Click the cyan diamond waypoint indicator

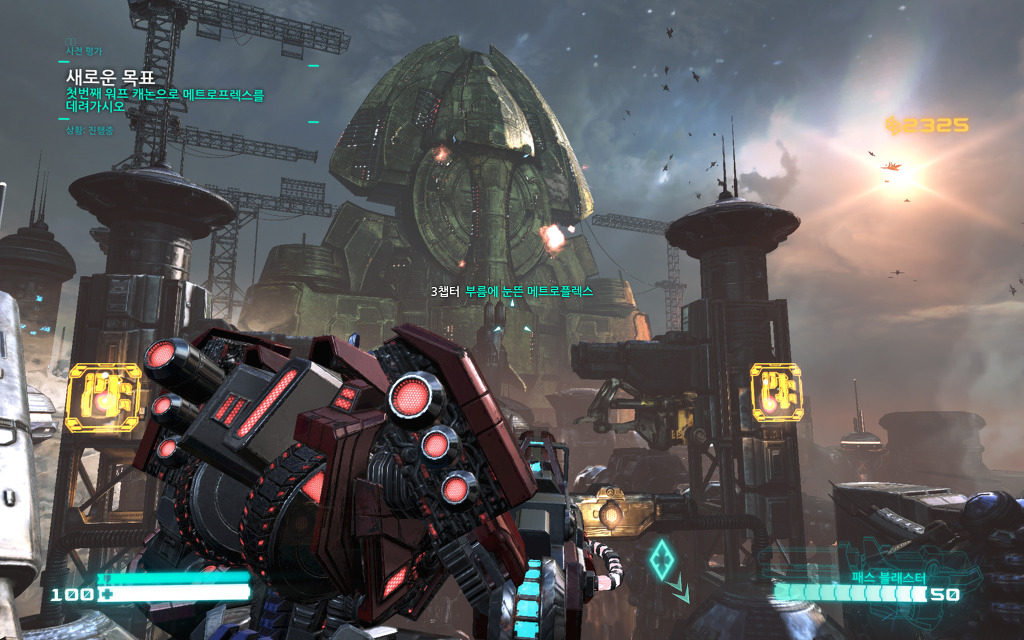[x=661, y=558]
